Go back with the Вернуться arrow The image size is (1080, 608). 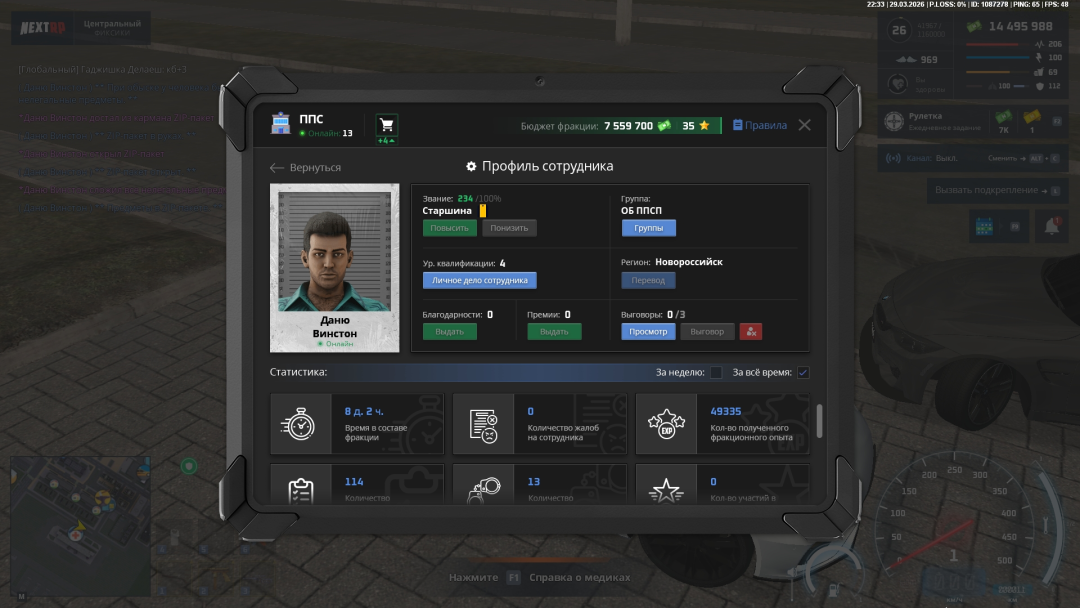(306, 168)
